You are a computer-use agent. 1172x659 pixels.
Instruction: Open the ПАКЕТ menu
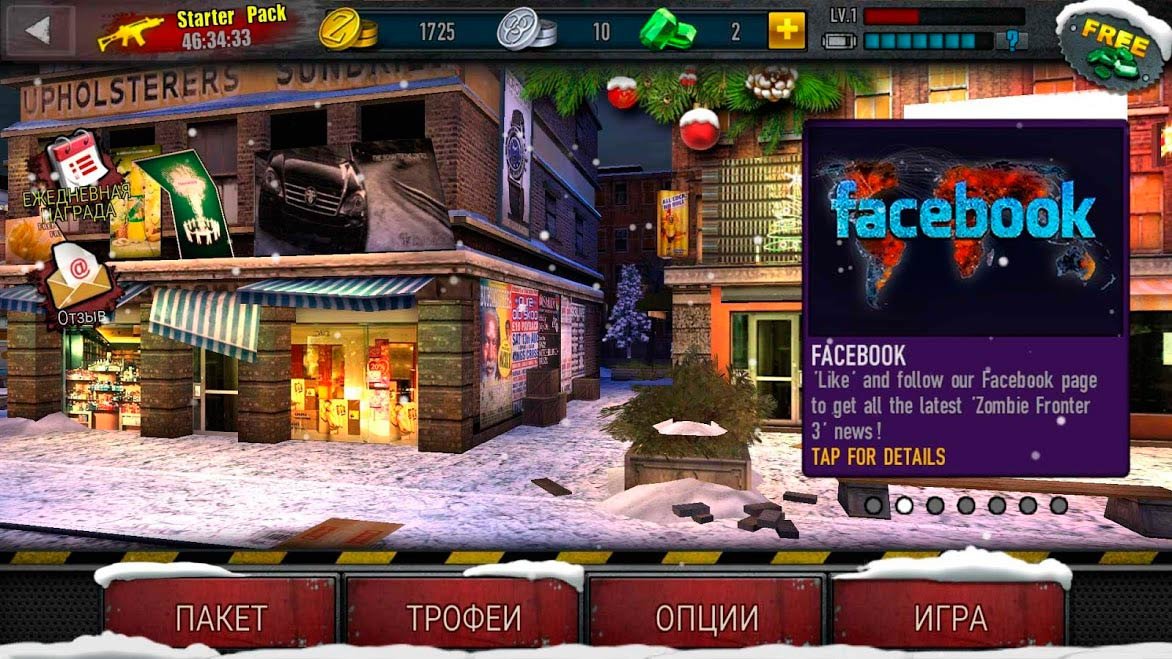pos(220,614)
